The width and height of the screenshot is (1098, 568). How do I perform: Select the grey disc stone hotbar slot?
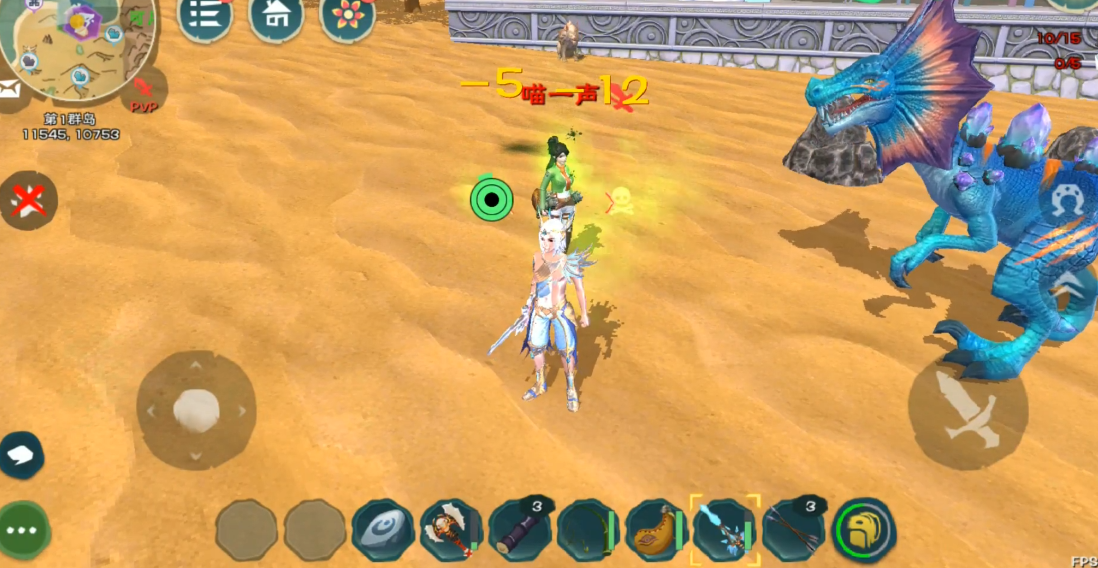point(383,530)
